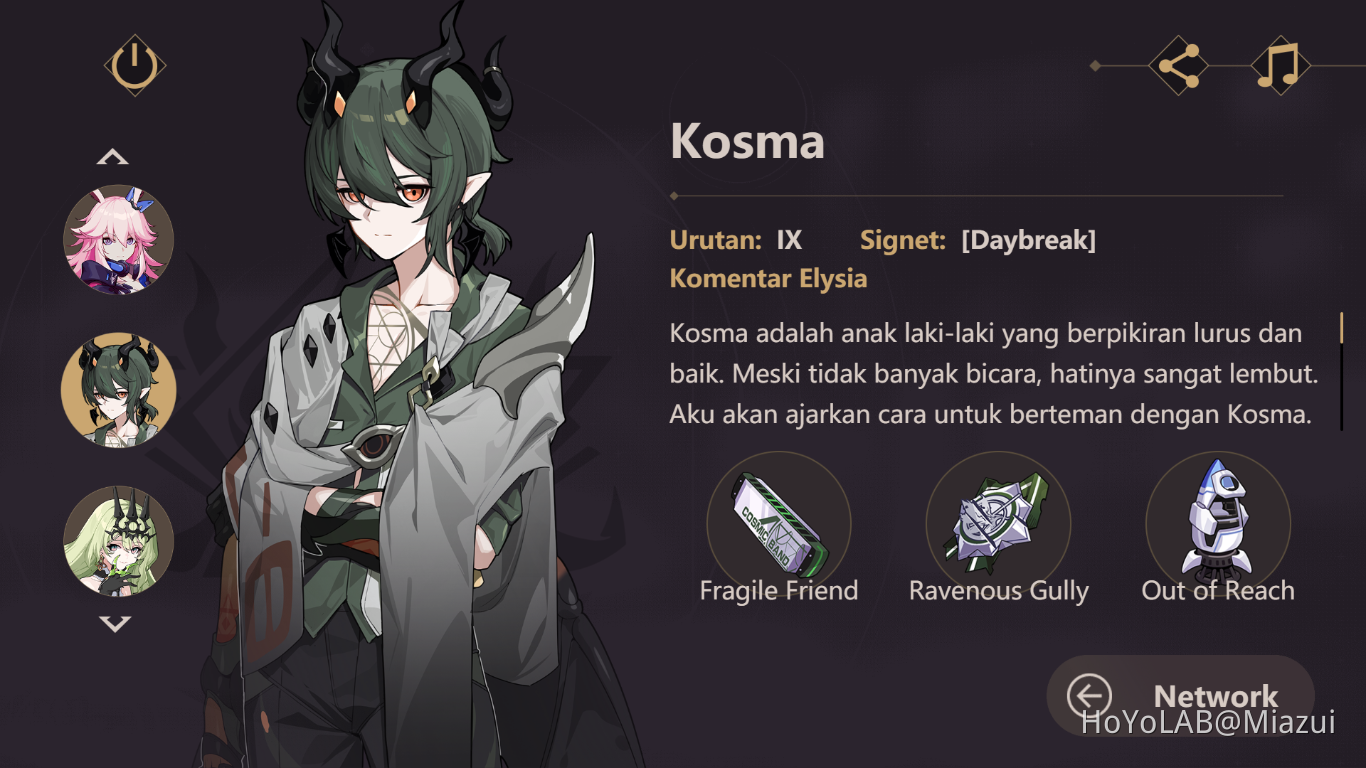Open the Komentar Elysia section
Viewport: 1366px width, 768px height.
(768, 278)
